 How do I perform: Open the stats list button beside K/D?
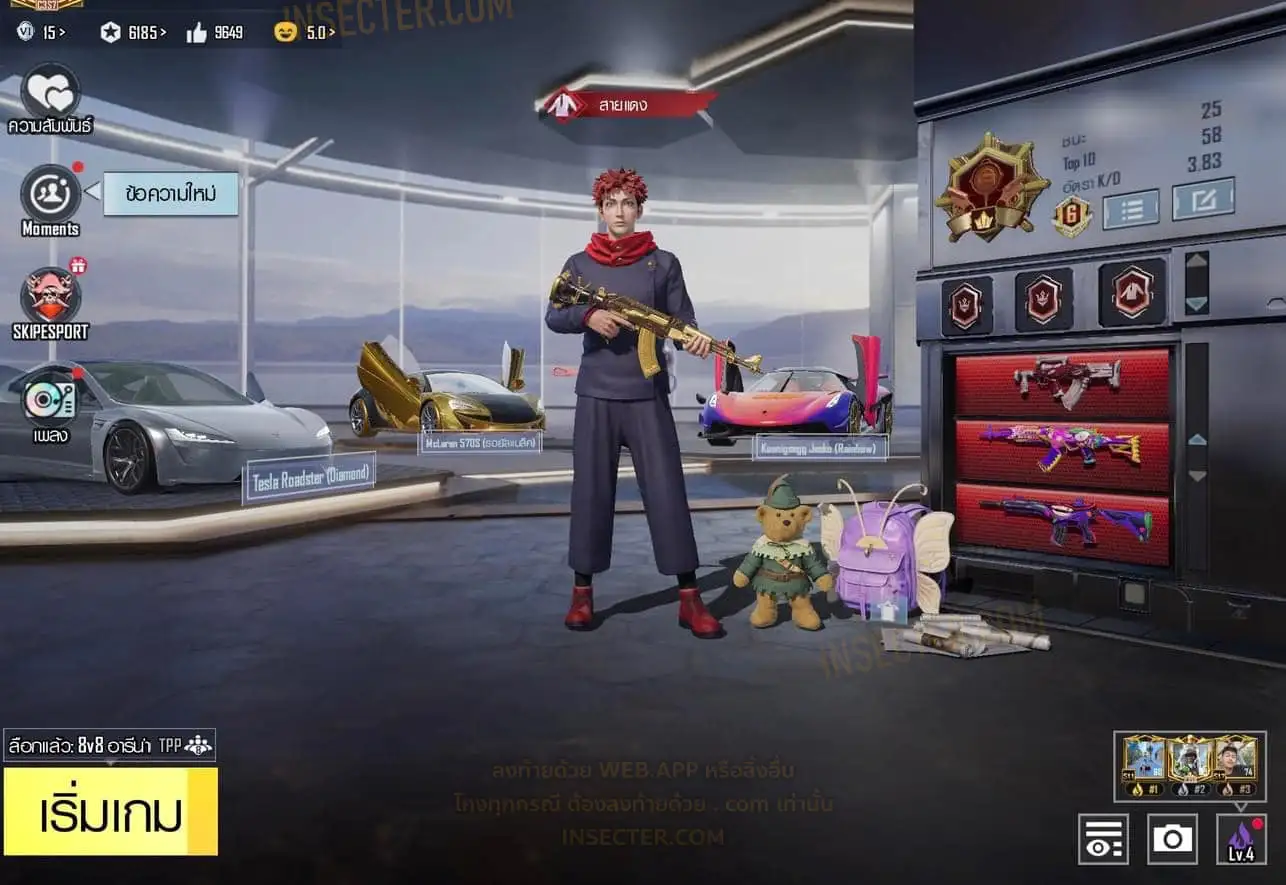coord(1130,209)
